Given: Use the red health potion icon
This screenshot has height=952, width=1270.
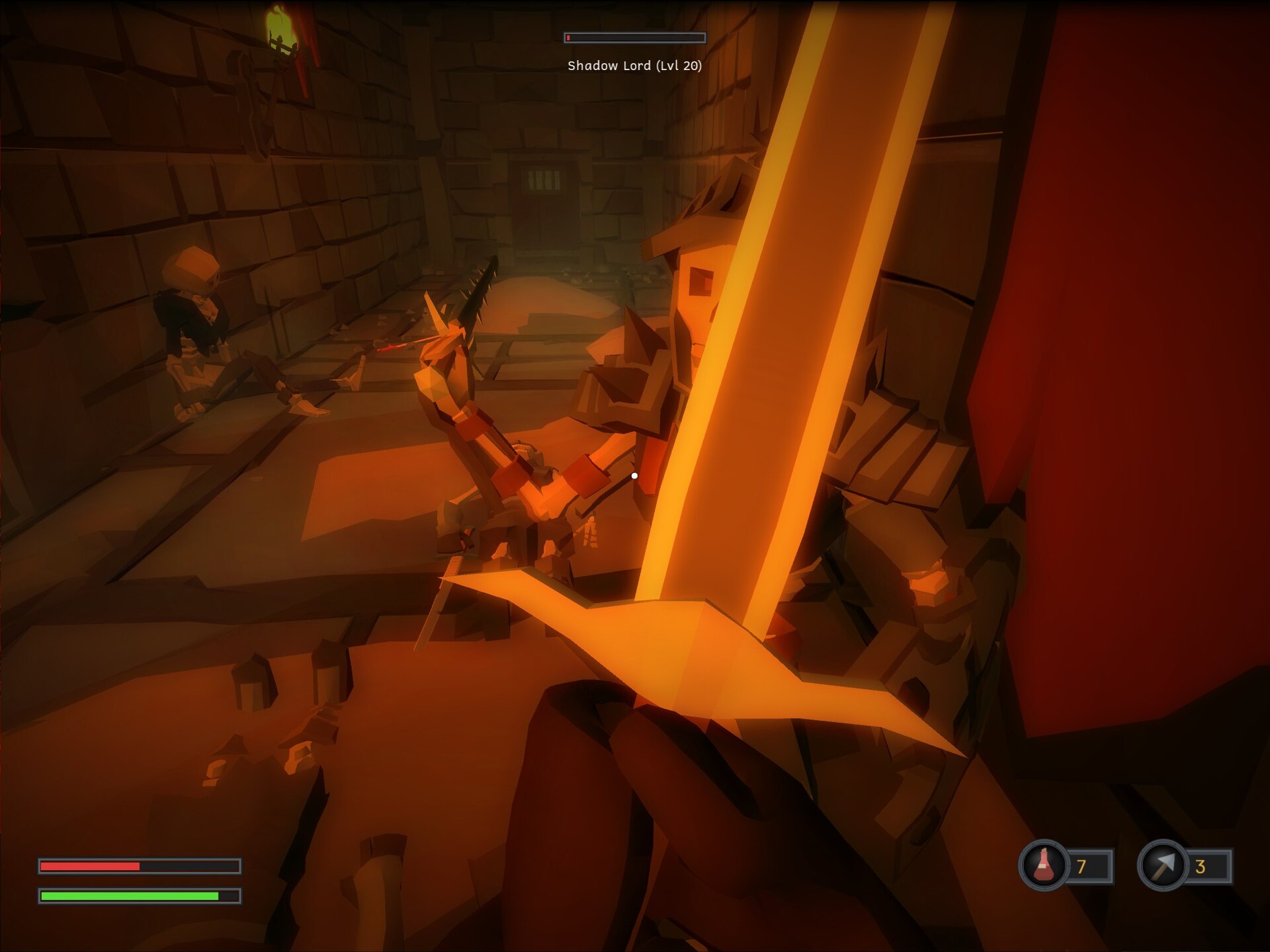Looking at the screenshot, I should pos(1044,865).
